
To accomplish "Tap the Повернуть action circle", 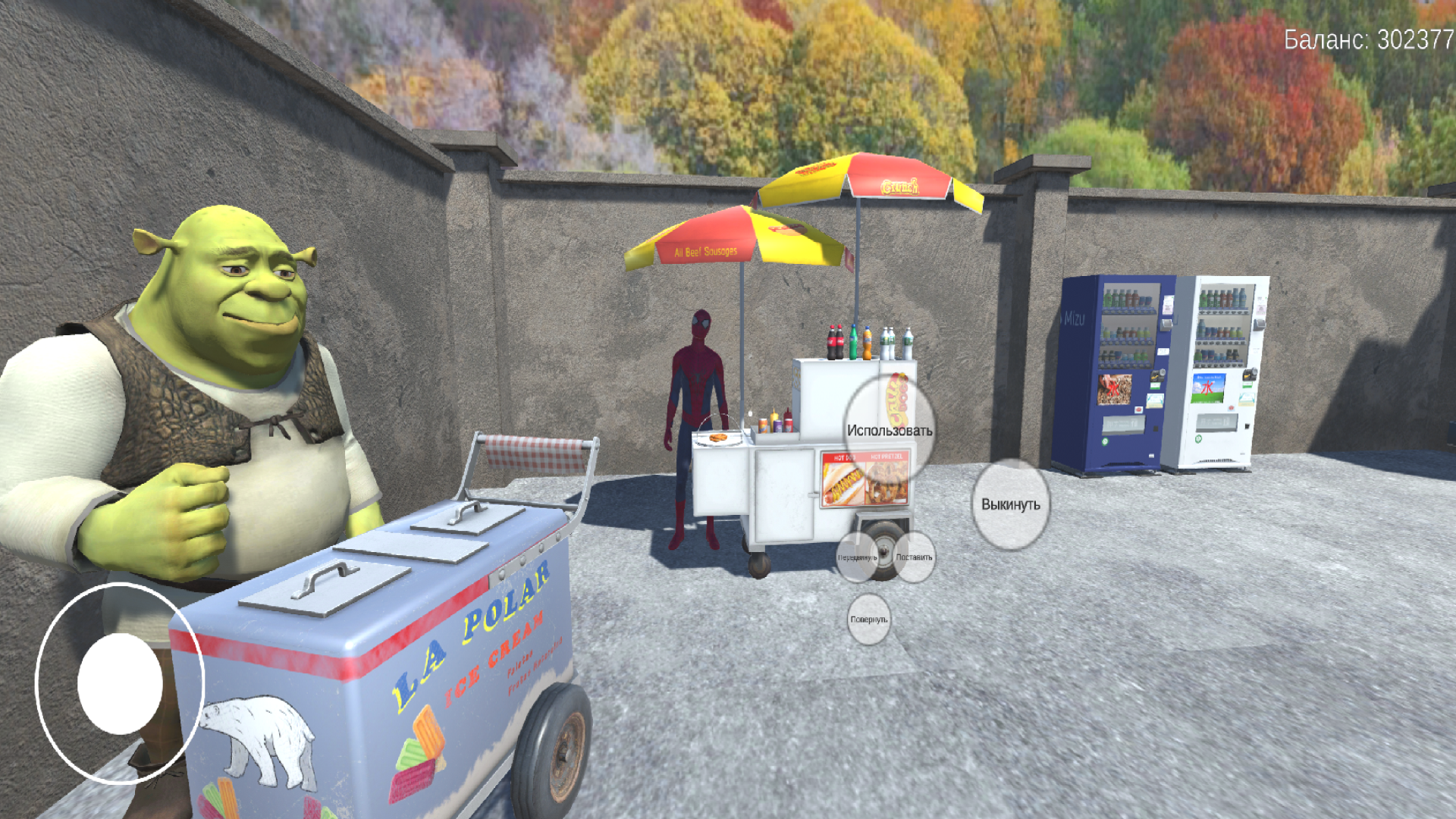I will 869,619.
